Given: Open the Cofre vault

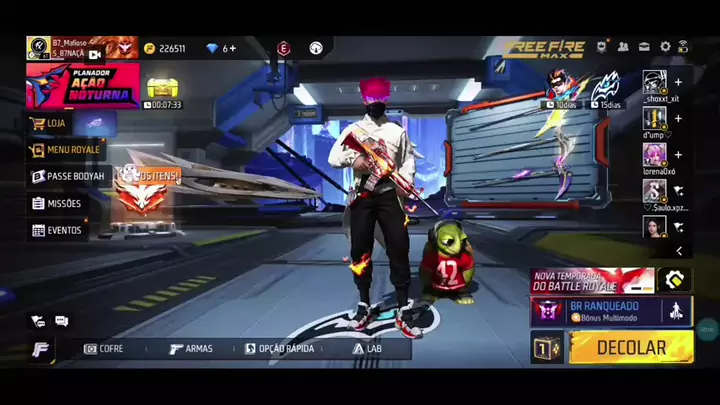Looking at the screenshot, I should coord(104,349).
